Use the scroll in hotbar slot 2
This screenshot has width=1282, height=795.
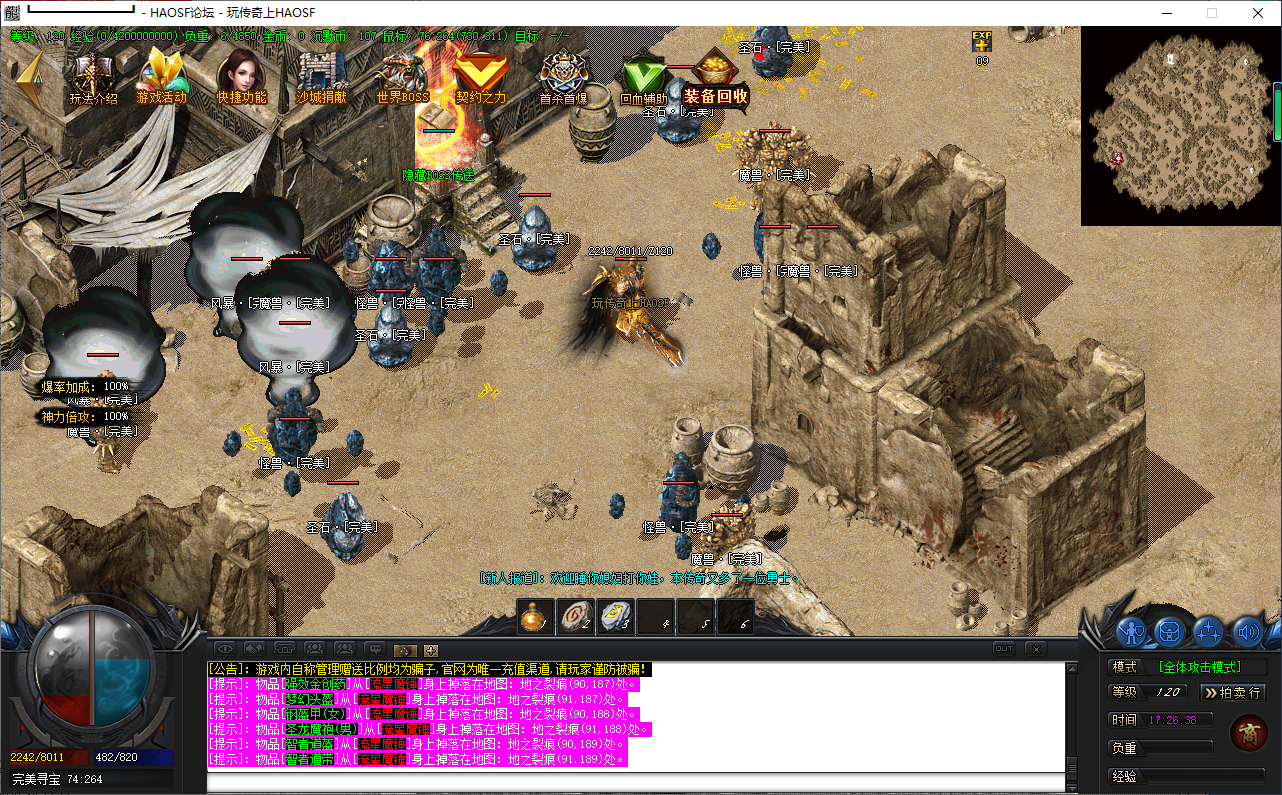pyautogui.click(x=575, y=617)
